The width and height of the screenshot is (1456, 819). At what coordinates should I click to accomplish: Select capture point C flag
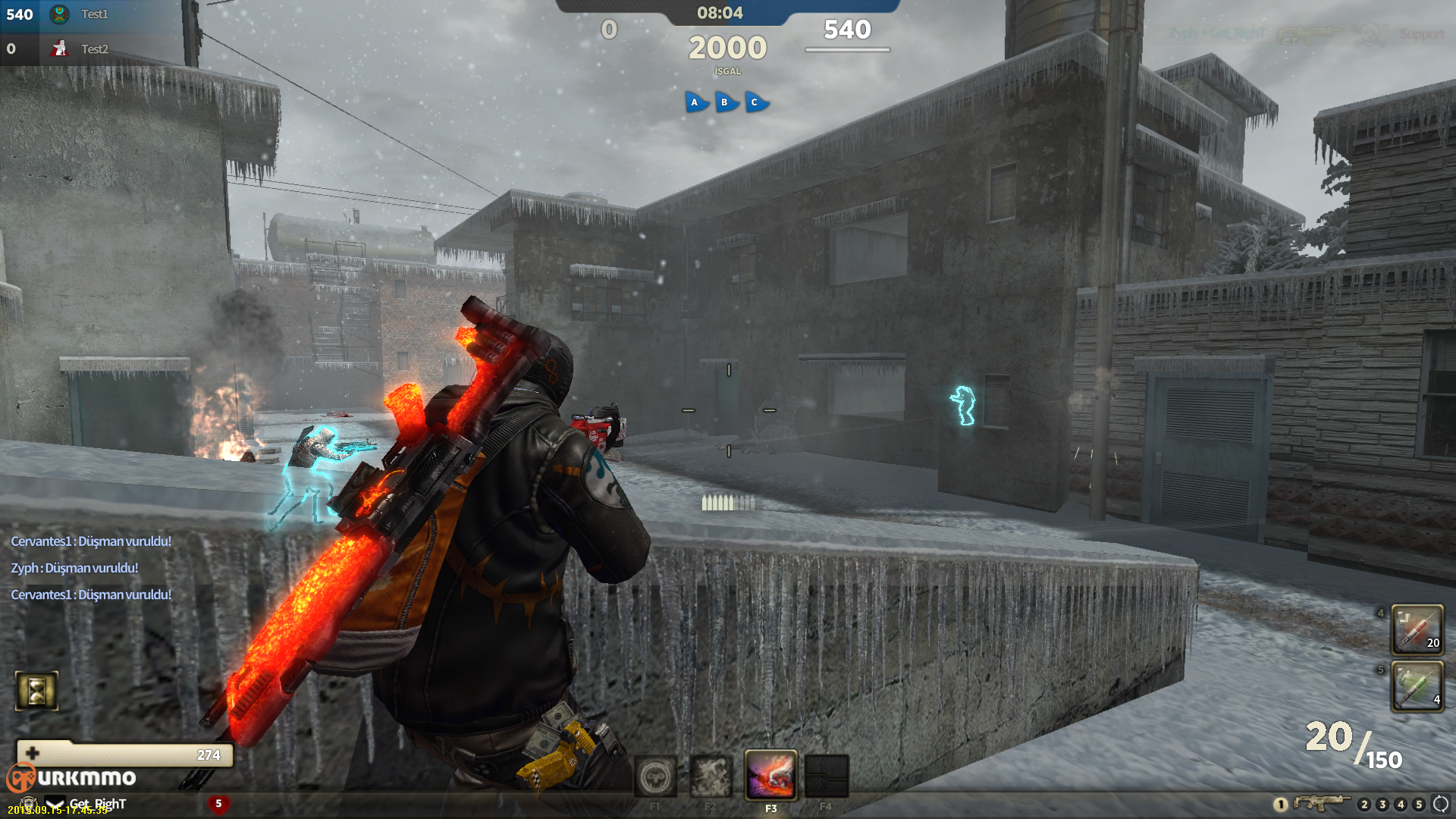coord(755,102)
